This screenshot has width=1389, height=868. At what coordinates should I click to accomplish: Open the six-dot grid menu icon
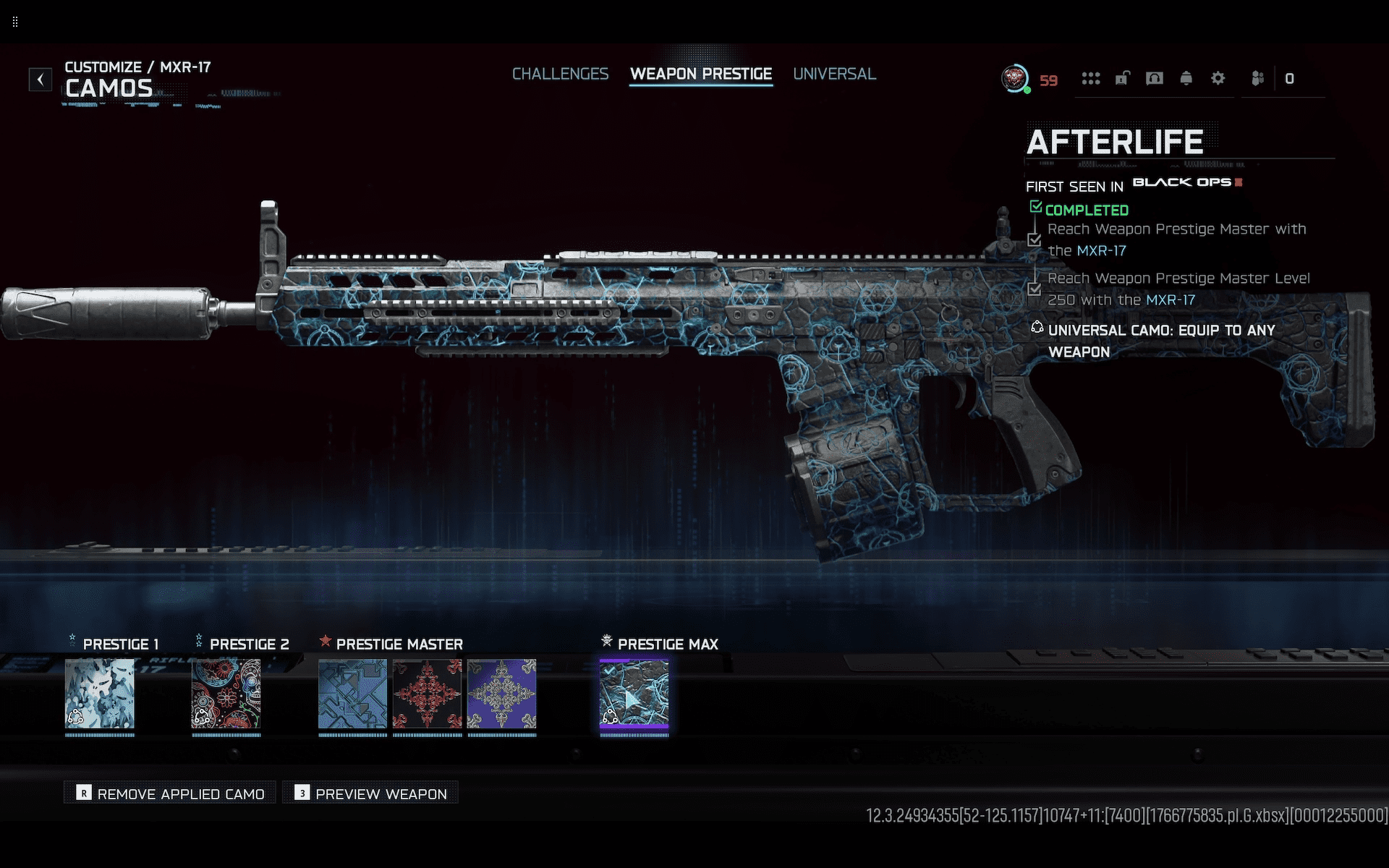point(1090,78)
